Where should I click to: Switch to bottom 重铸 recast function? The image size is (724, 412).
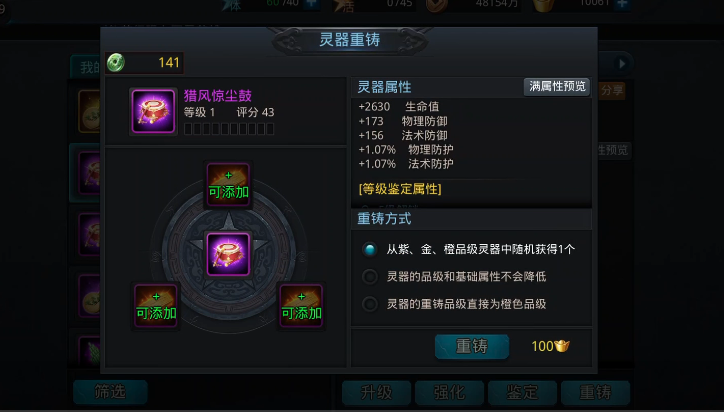[595, 392]
